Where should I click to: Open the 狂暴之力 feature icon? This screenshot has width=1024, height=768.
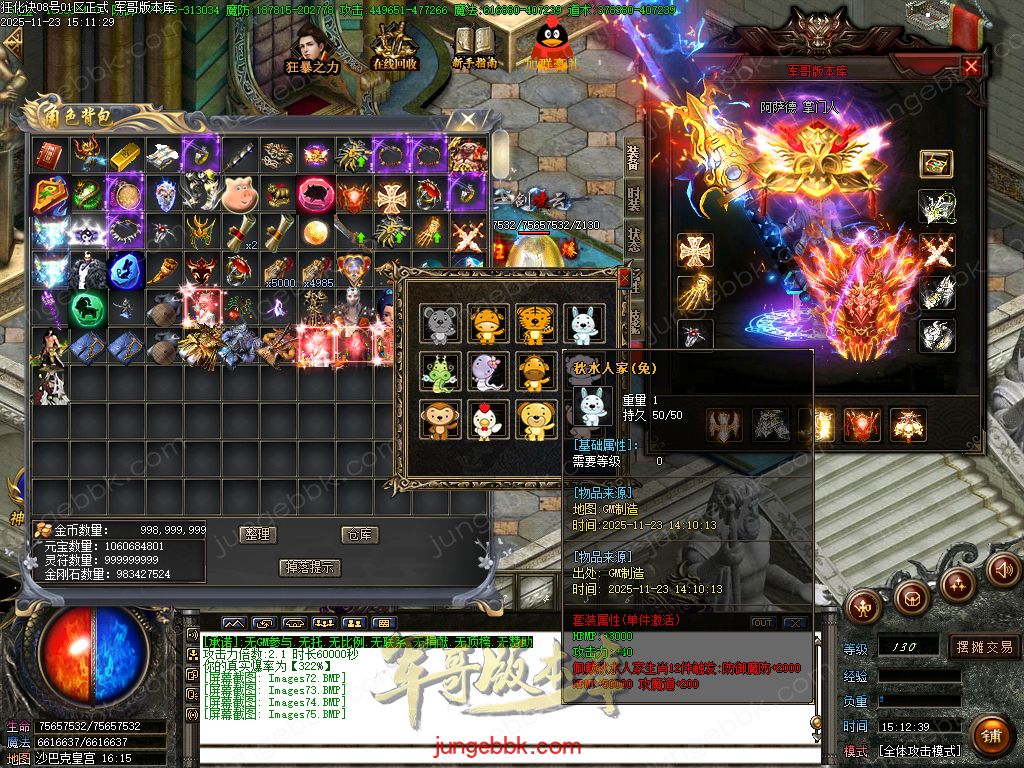pyautogui.click(x=313, y=48)
